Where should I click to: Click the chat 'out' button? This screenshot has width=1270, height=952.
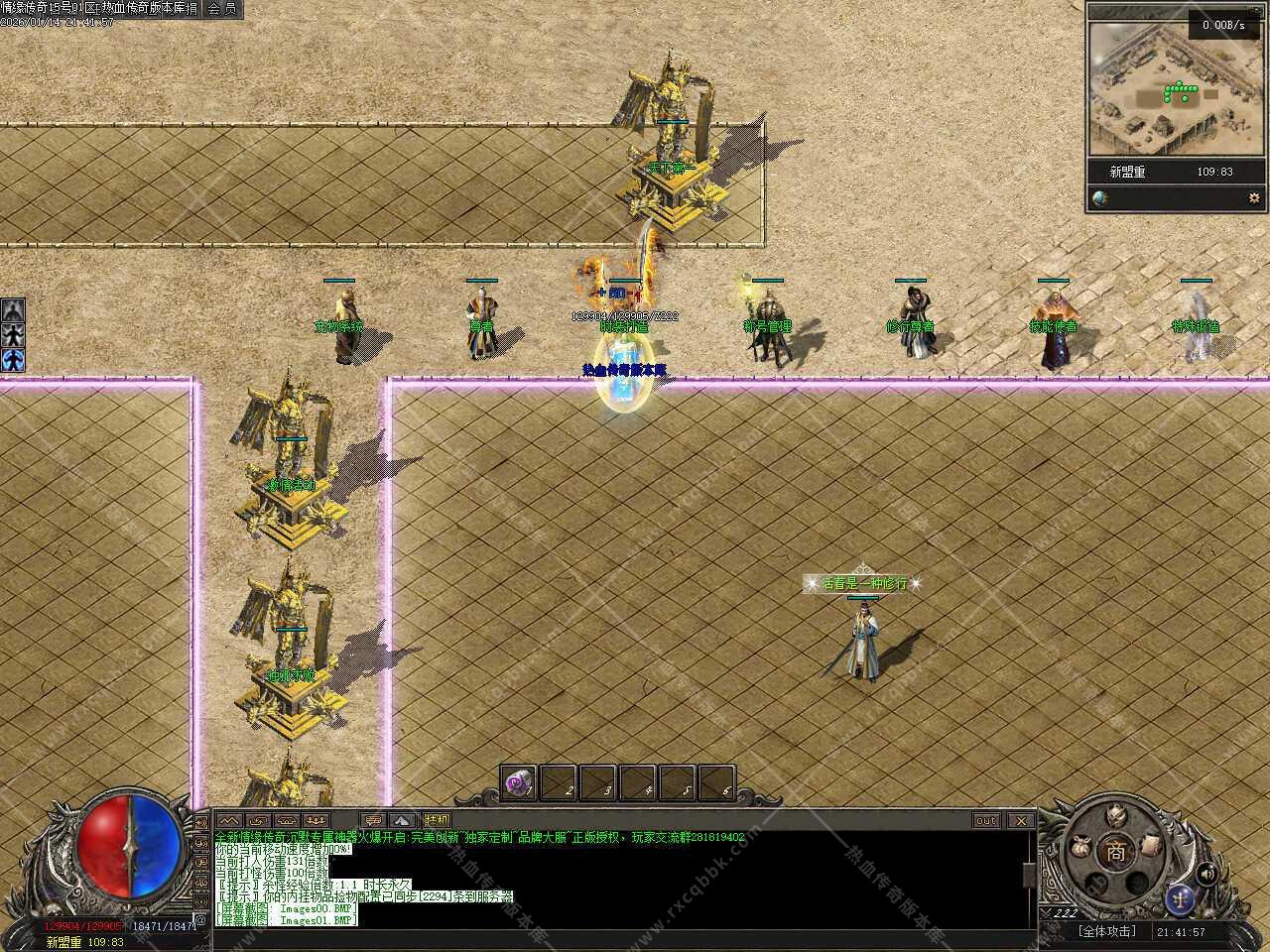point(985,821)
